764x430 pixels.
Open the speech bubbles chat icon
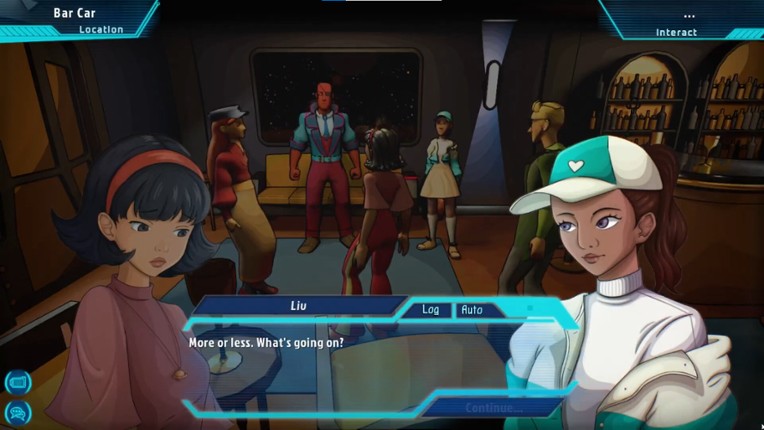(x=18, y=411)
